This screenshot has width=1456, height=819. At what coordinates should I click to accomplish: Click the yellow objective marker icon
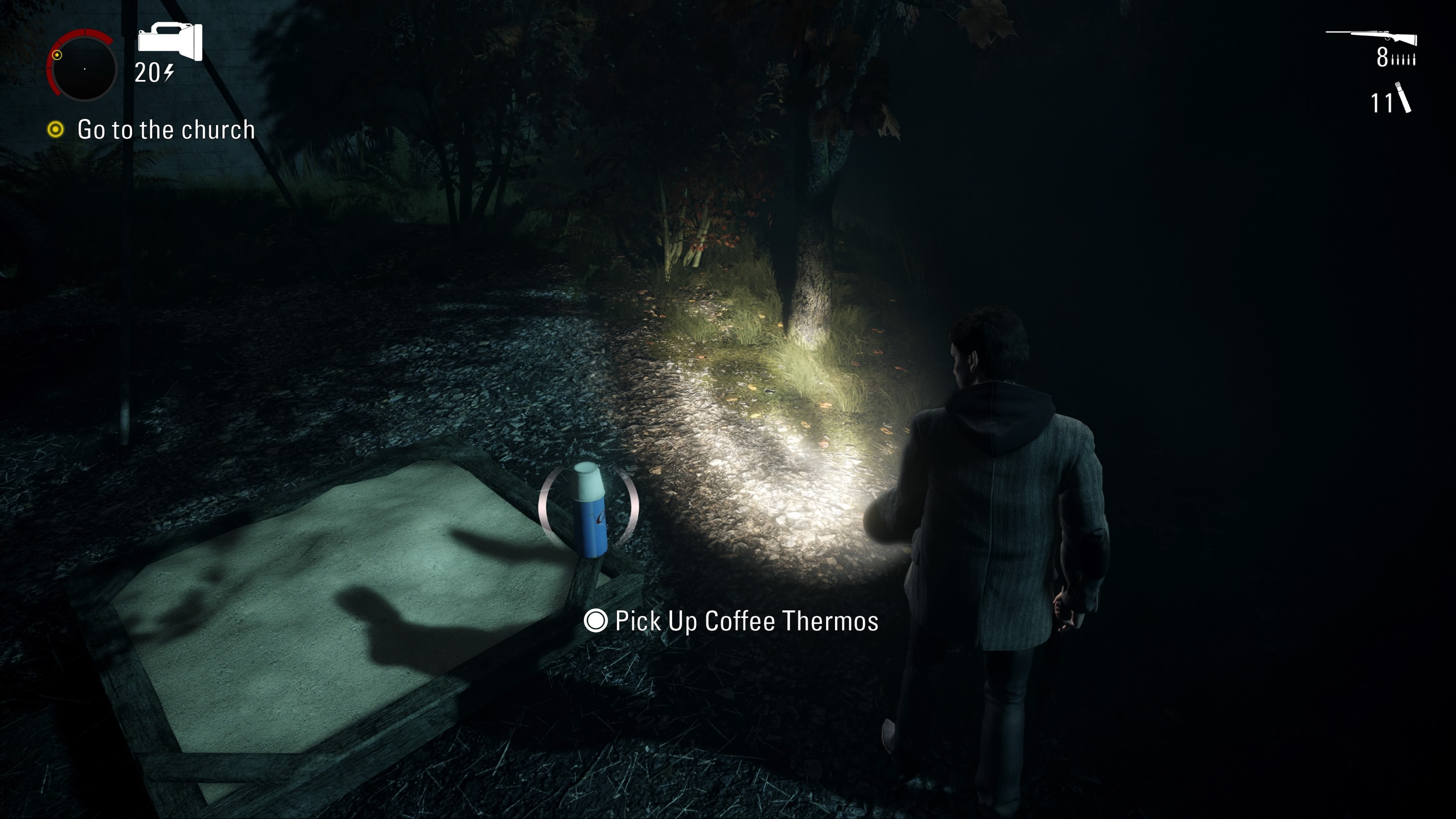(x=56, y=129)
